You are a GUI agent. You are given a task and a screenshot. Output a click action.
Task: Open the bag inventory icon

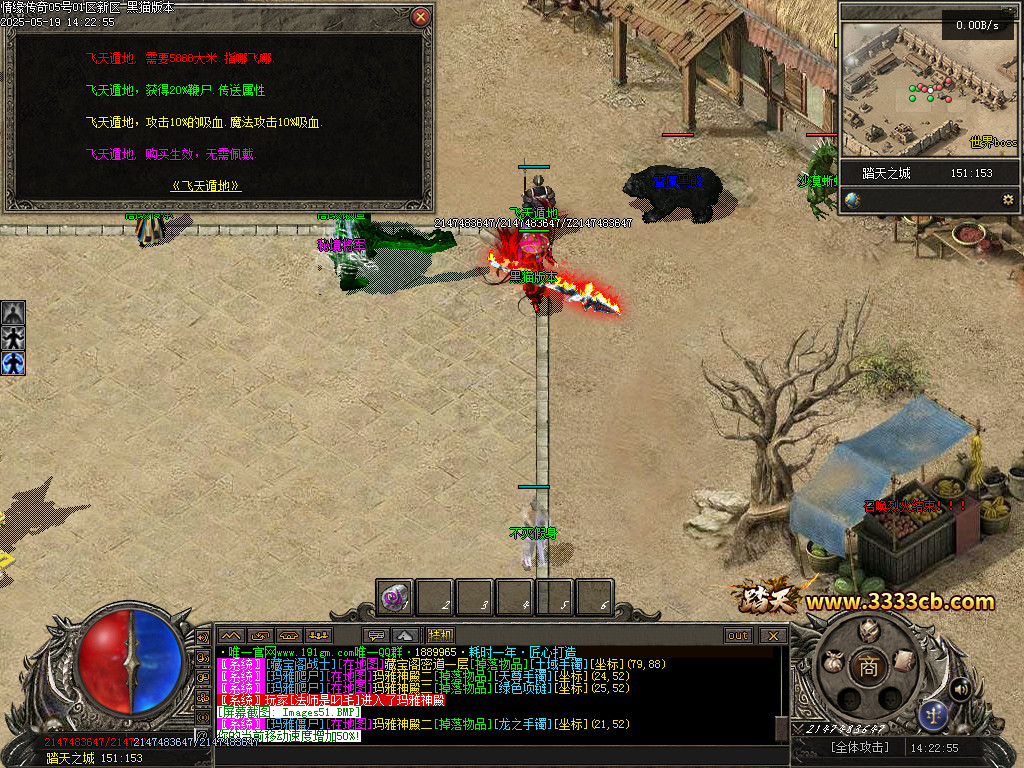click(832, 661)
